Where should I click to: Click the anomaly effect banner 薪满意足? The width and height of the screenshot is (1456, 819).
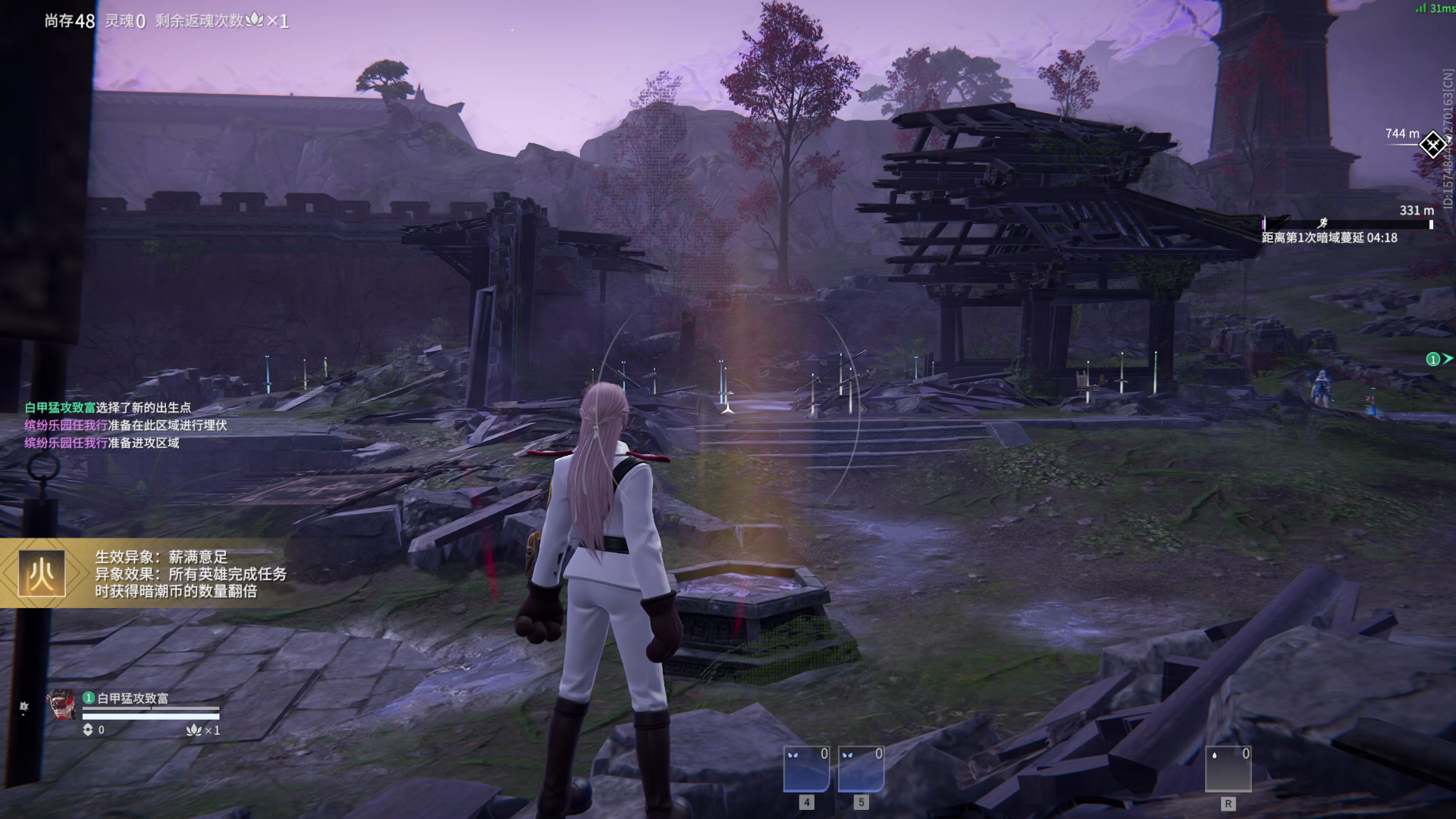point(190,574)
